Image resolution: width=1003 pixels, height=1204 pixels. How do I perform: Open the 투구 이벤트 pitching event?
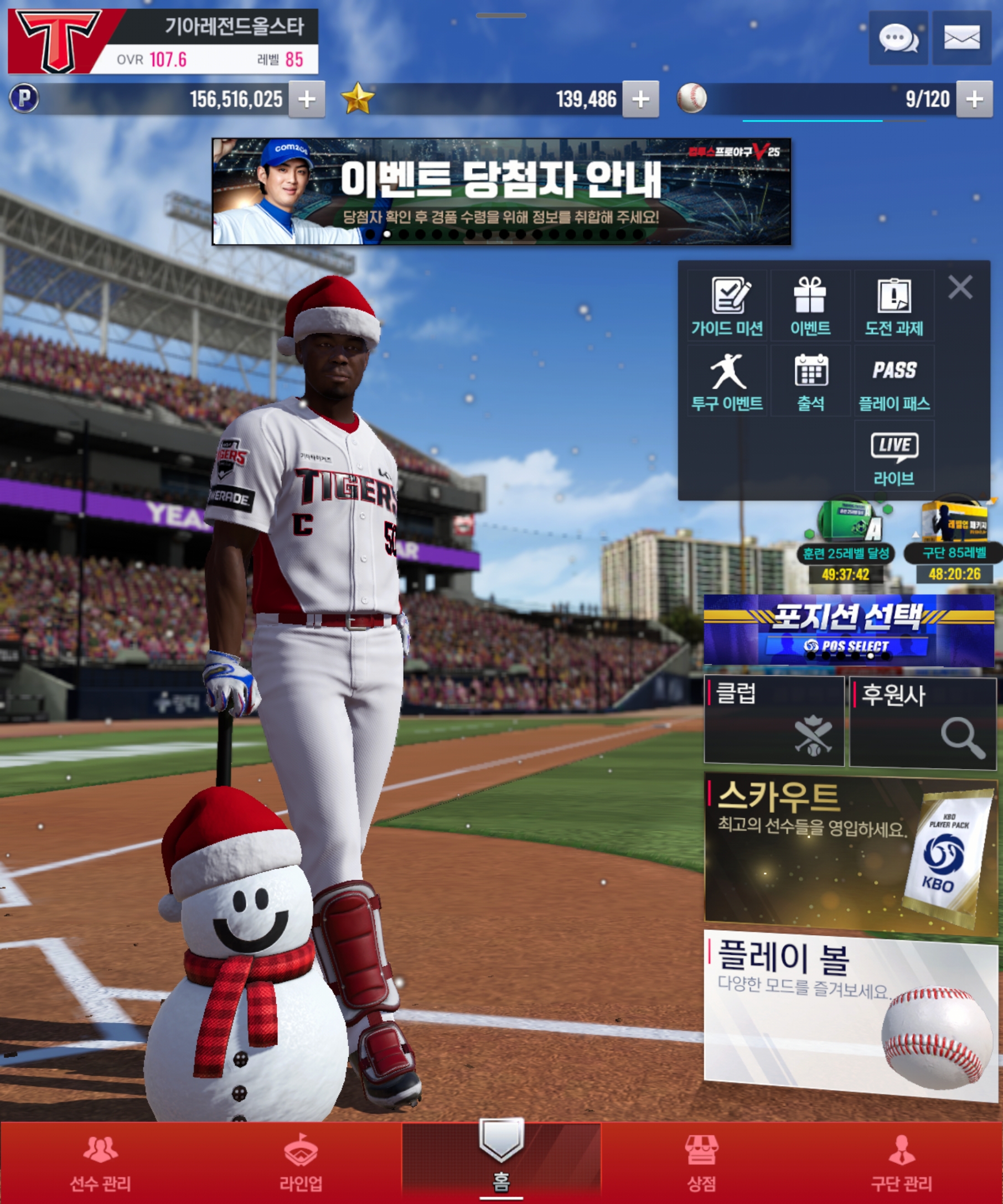coord(727,381)
